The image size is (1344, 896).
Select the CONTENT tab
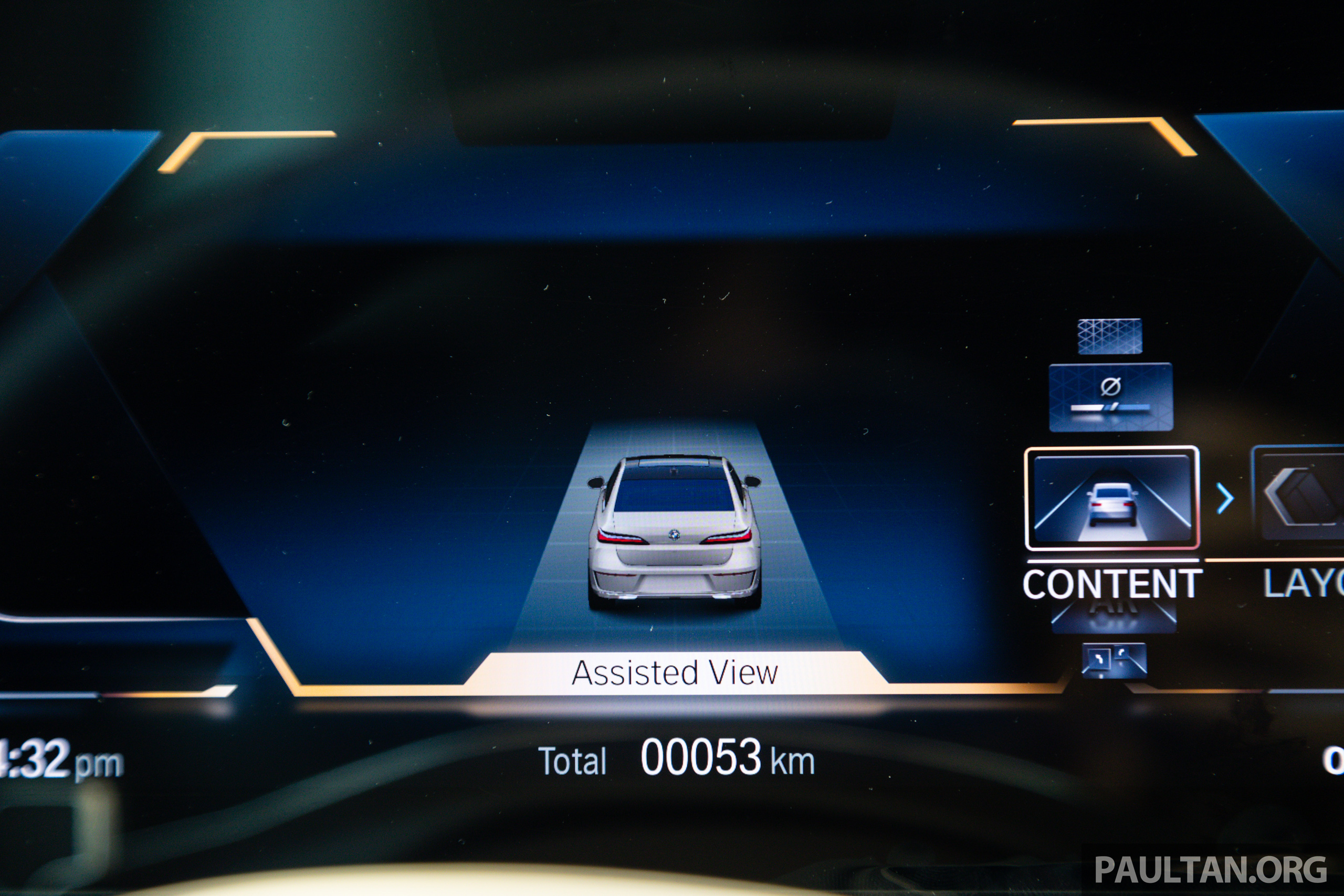[1112, 584]
